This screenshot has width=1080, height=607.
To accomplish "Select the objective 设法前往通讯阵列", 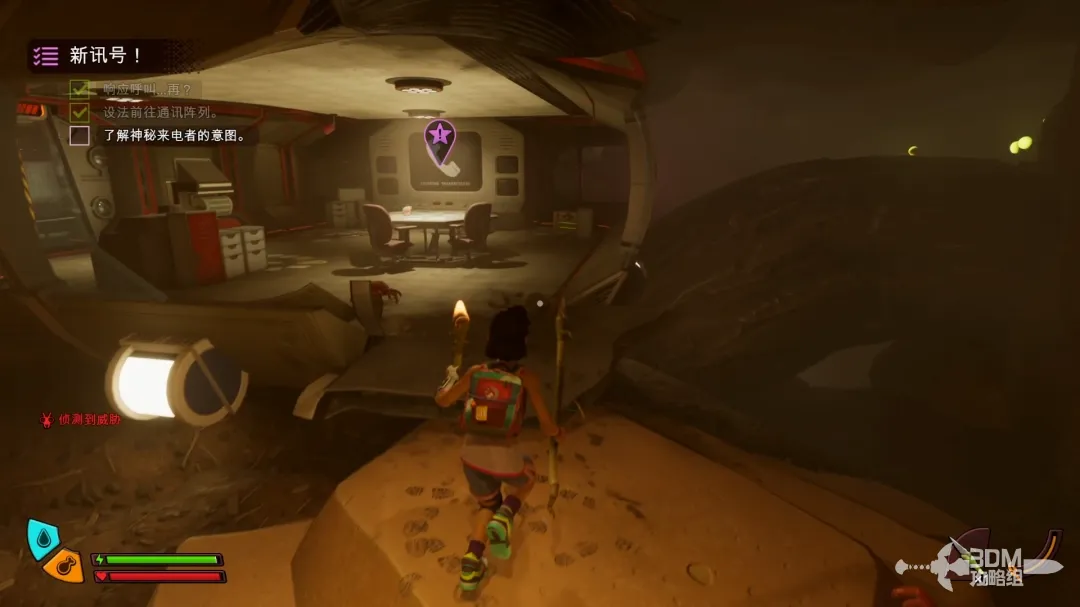I will 160,112.
